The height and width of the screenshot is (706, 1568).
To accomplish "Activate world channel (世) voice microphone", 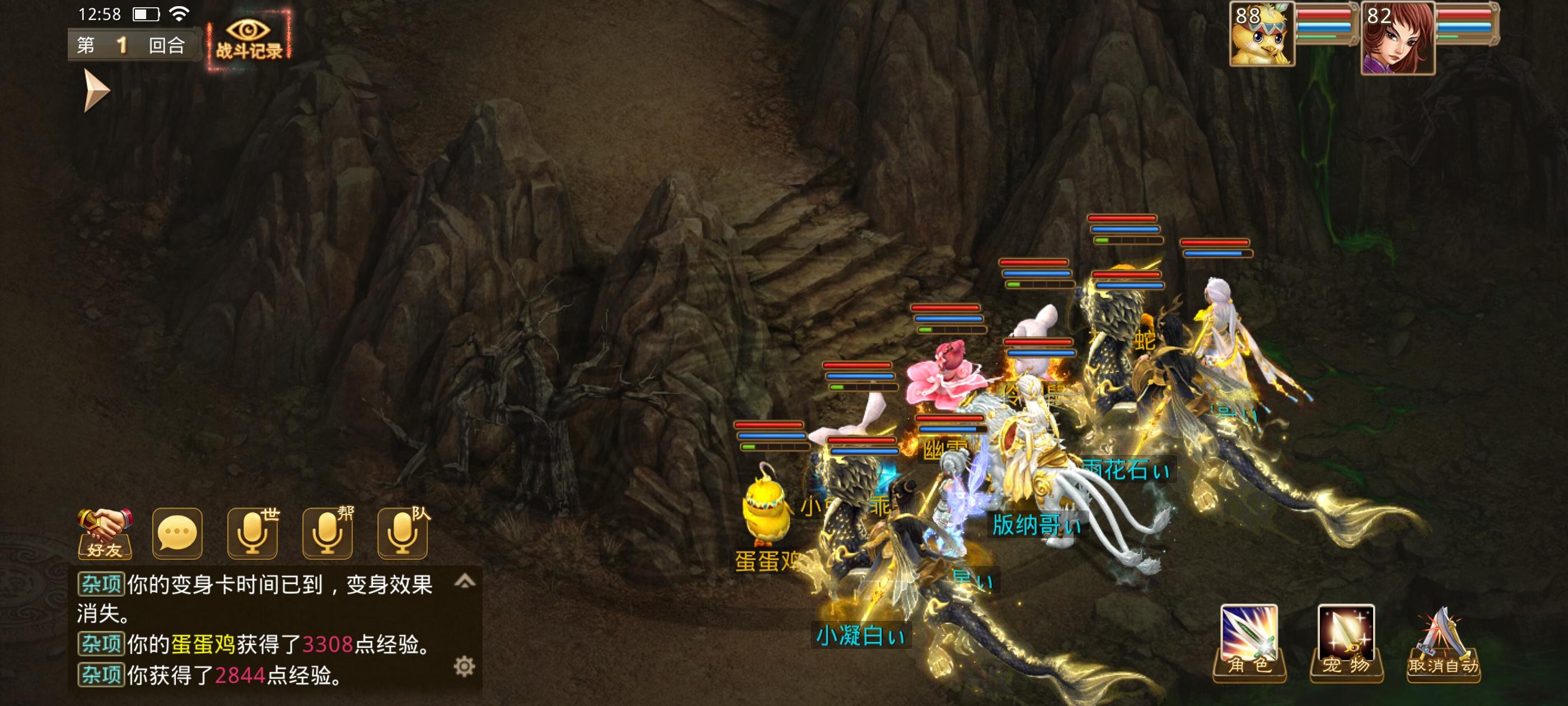I will tap(253, 533).
